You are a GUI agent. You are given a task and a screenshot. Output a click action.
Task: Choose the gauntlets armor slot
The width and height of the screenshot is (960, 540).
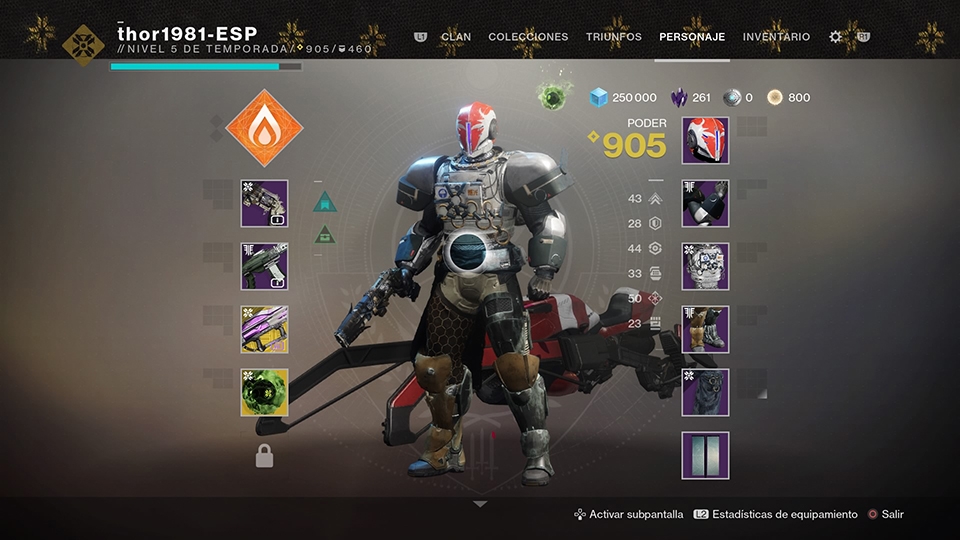click(x=705, y=204)
